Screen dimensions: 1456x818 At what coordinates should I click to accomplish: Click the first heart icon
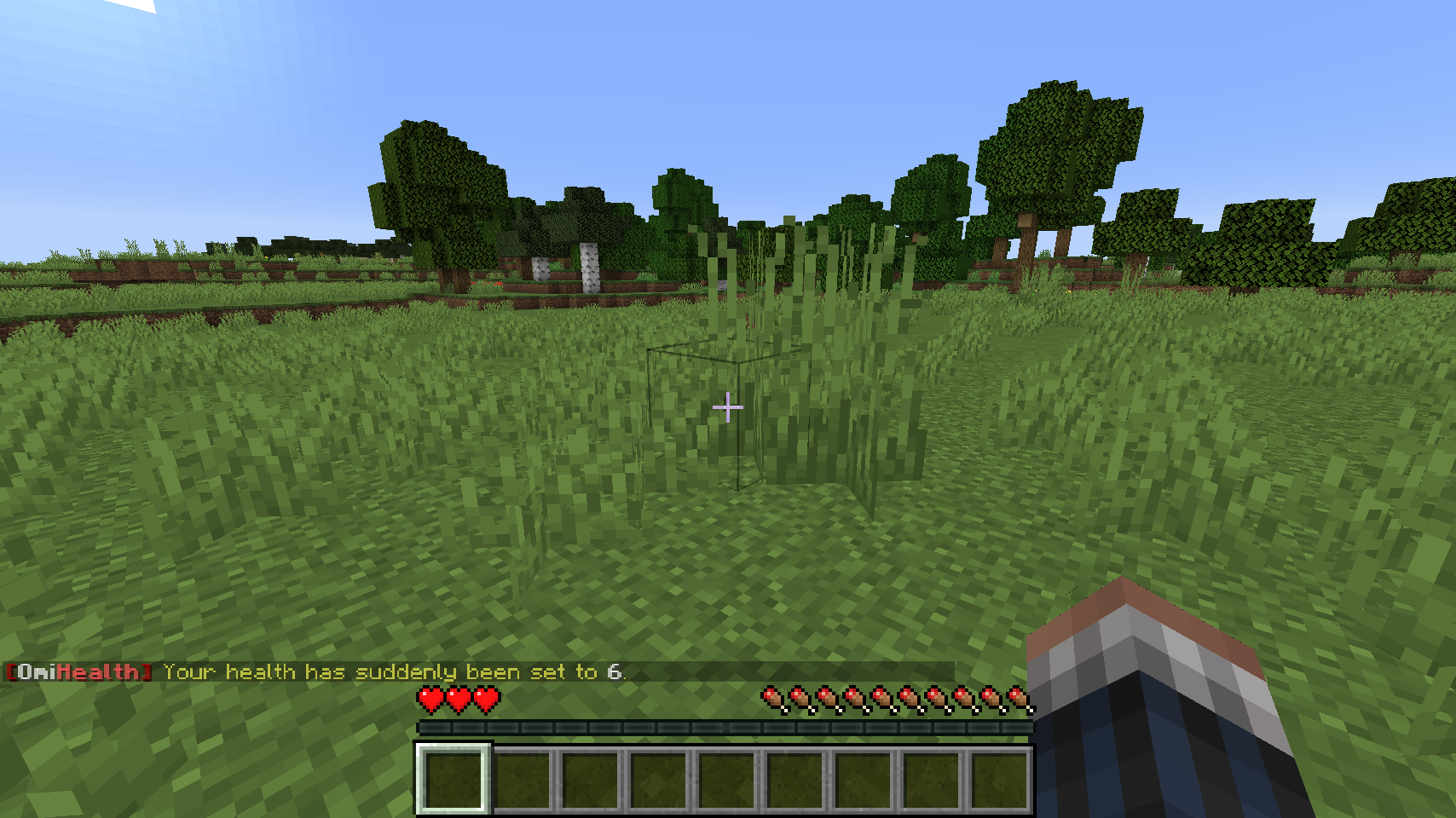coord(430,700)
